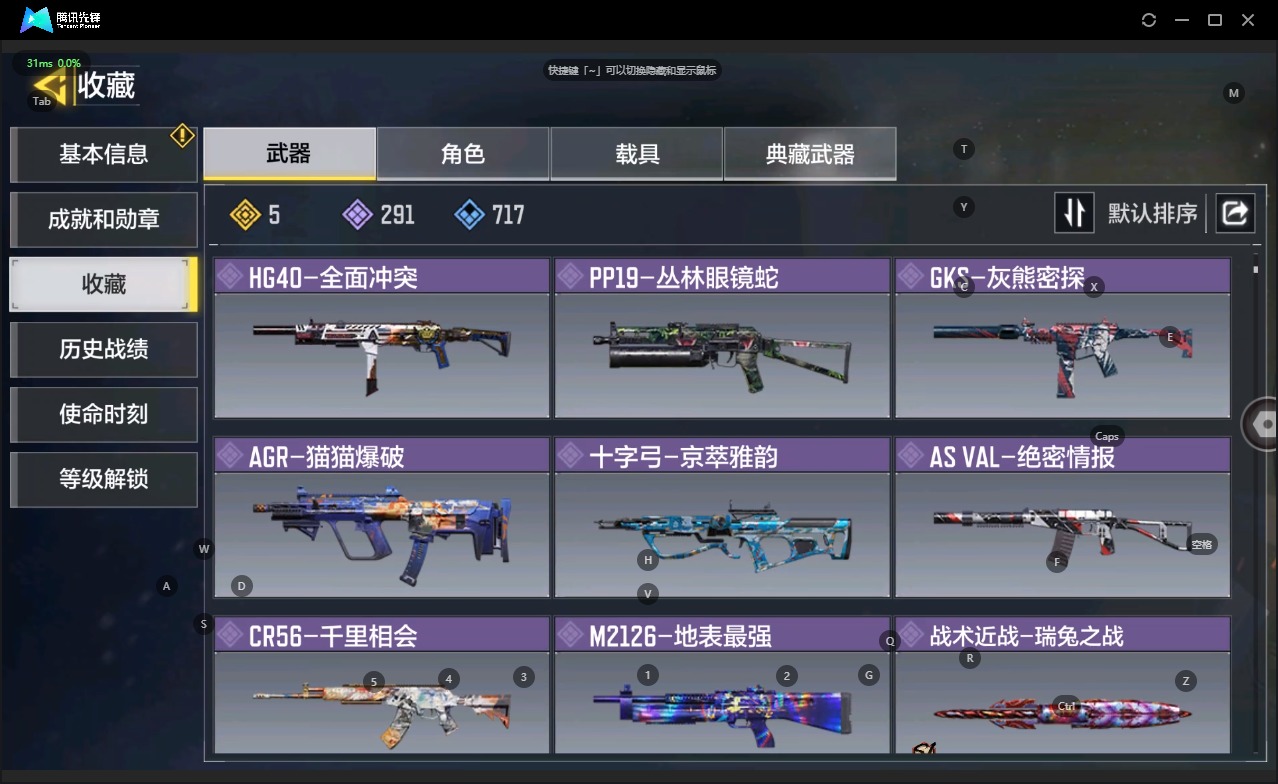
Task: Toggle the 默认排序 sort order button
Action: (x=1074, y=213)
